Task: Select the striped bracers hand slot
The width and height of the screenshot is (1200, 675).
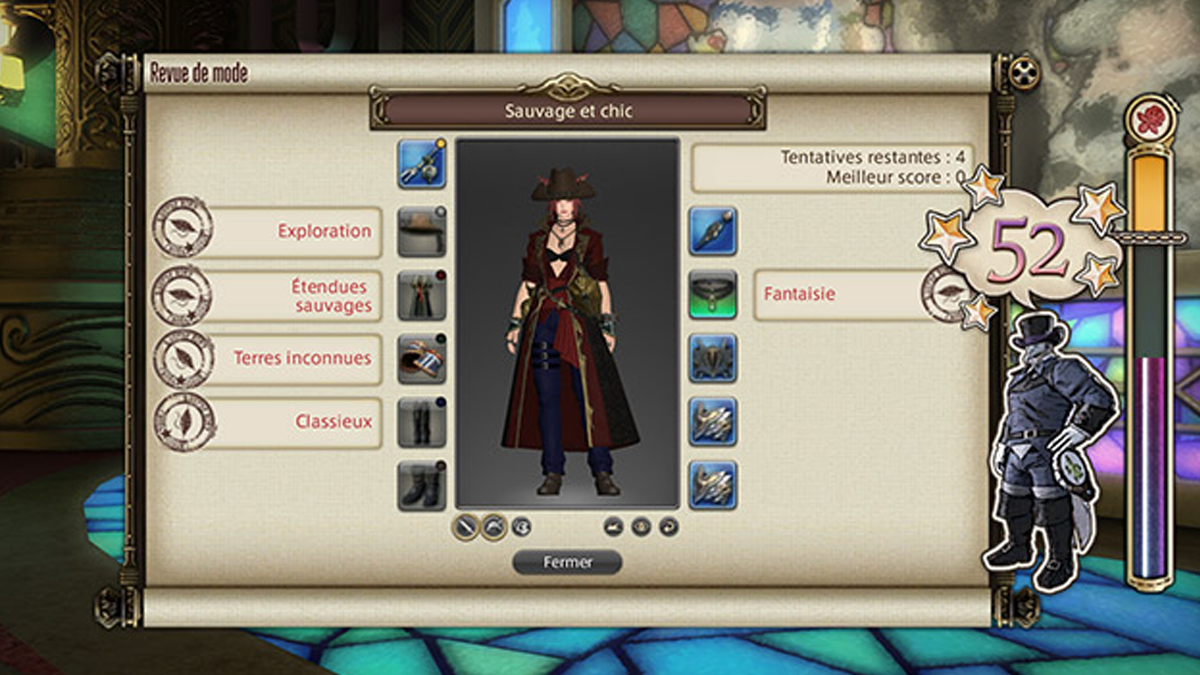Action: (x=422, y=359)
